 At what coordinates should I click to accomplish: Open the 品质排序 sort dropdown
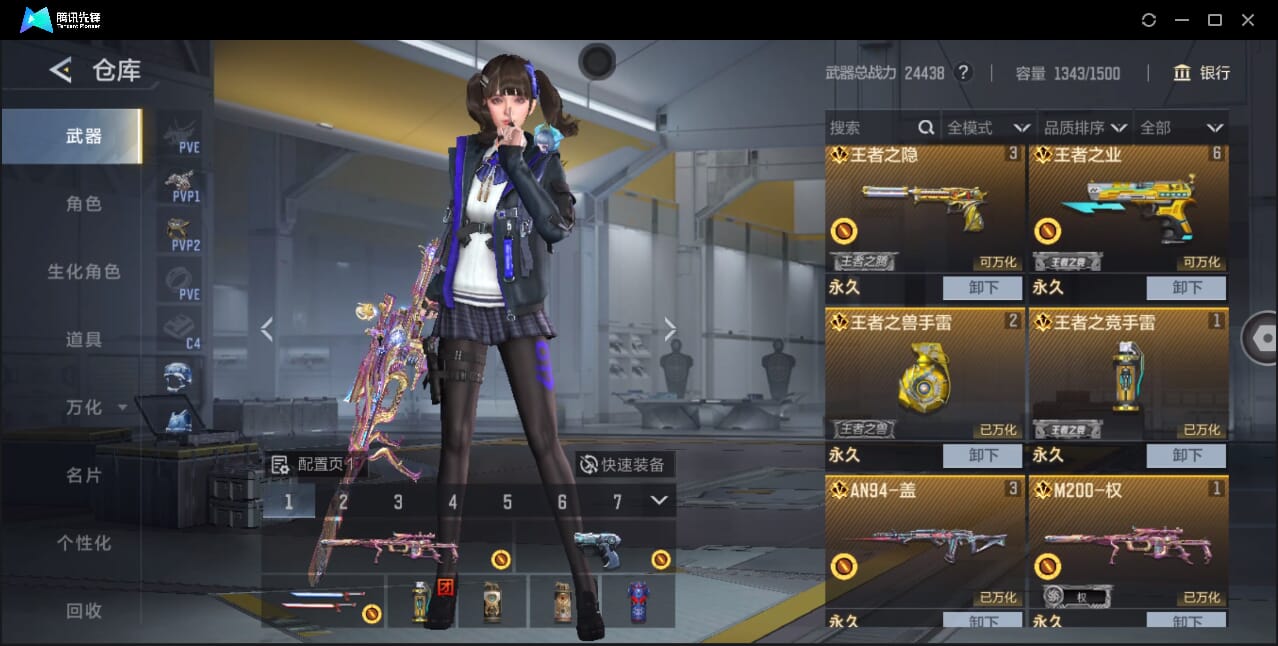click(x=1085, y=127)
